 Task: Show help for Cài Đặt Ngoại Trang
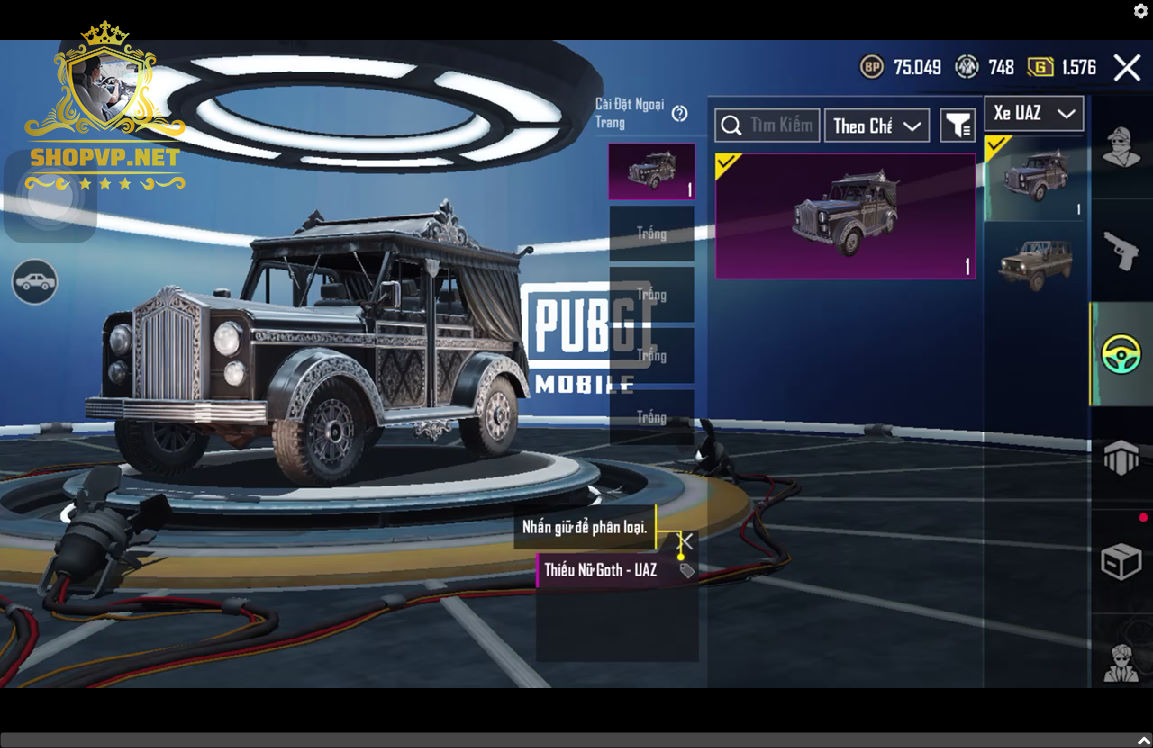[680, 114]
